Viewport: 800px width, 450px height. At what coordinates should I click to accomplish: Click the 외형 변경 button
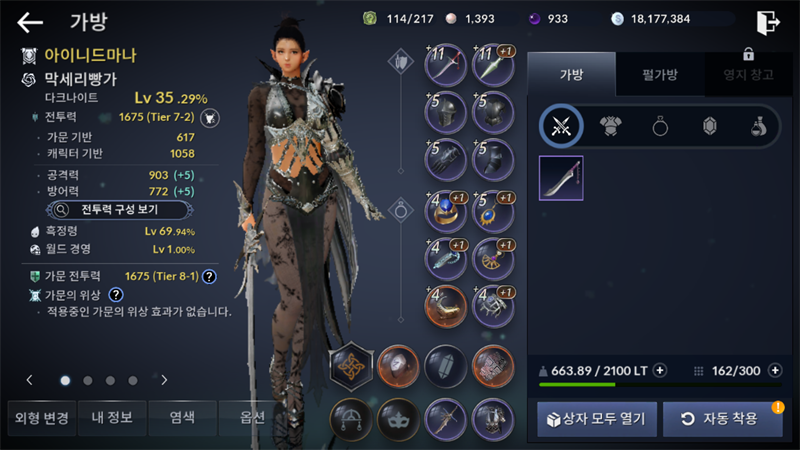coord(39,417)
